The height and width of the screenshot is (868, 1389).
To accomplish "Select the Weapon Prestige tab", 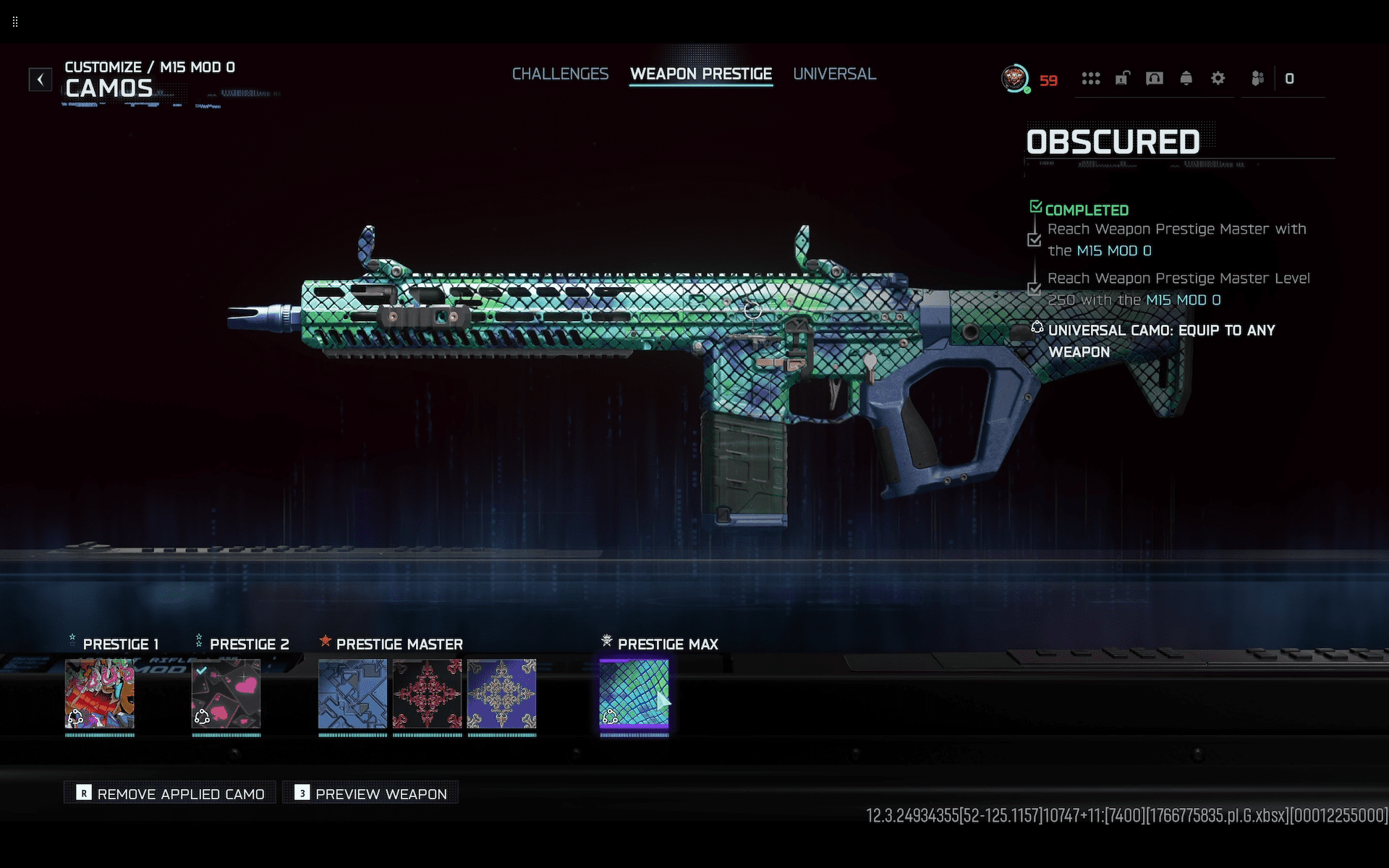I will pos(700,74).
